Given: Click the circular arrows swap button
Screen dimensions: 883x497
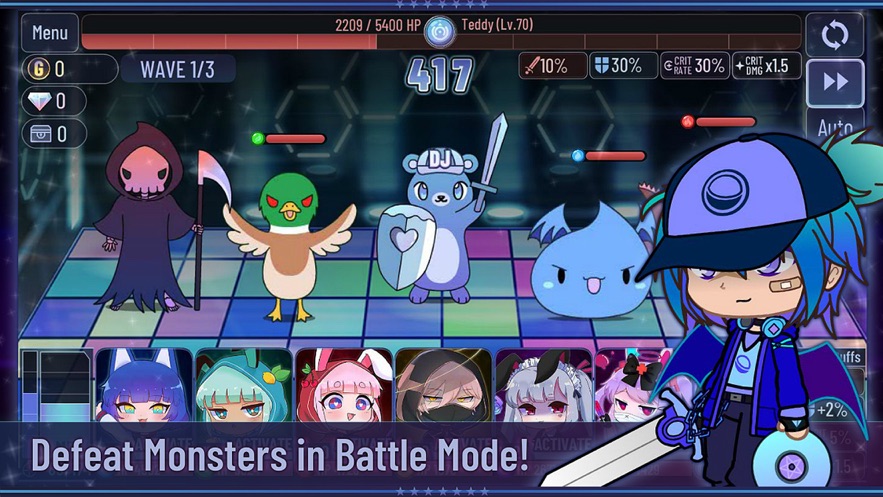Looking at the screenshot, I should coord(834,35).
